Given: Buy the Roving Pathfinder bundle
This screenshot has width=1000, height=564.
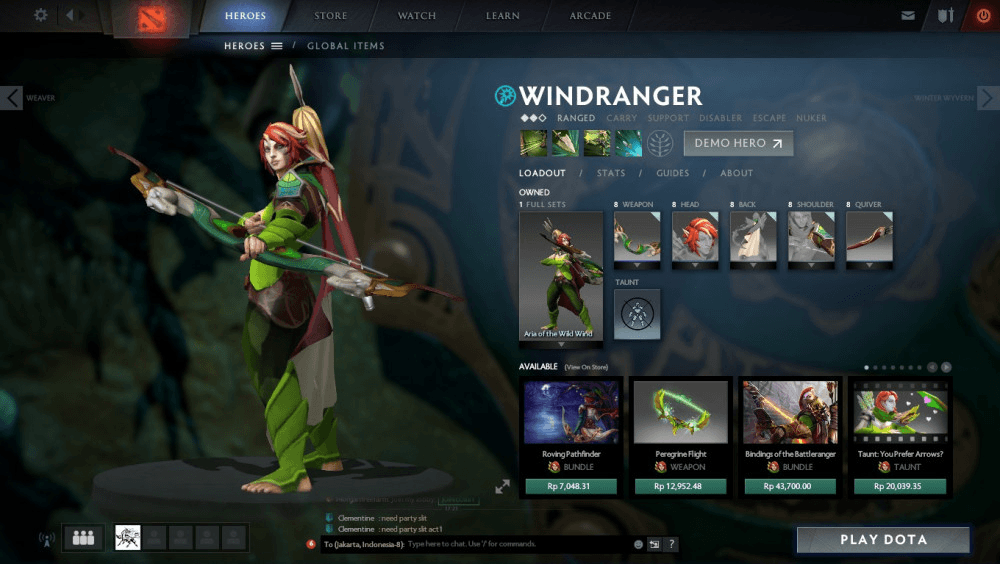Looking at the screenshot, I should 572,487.
